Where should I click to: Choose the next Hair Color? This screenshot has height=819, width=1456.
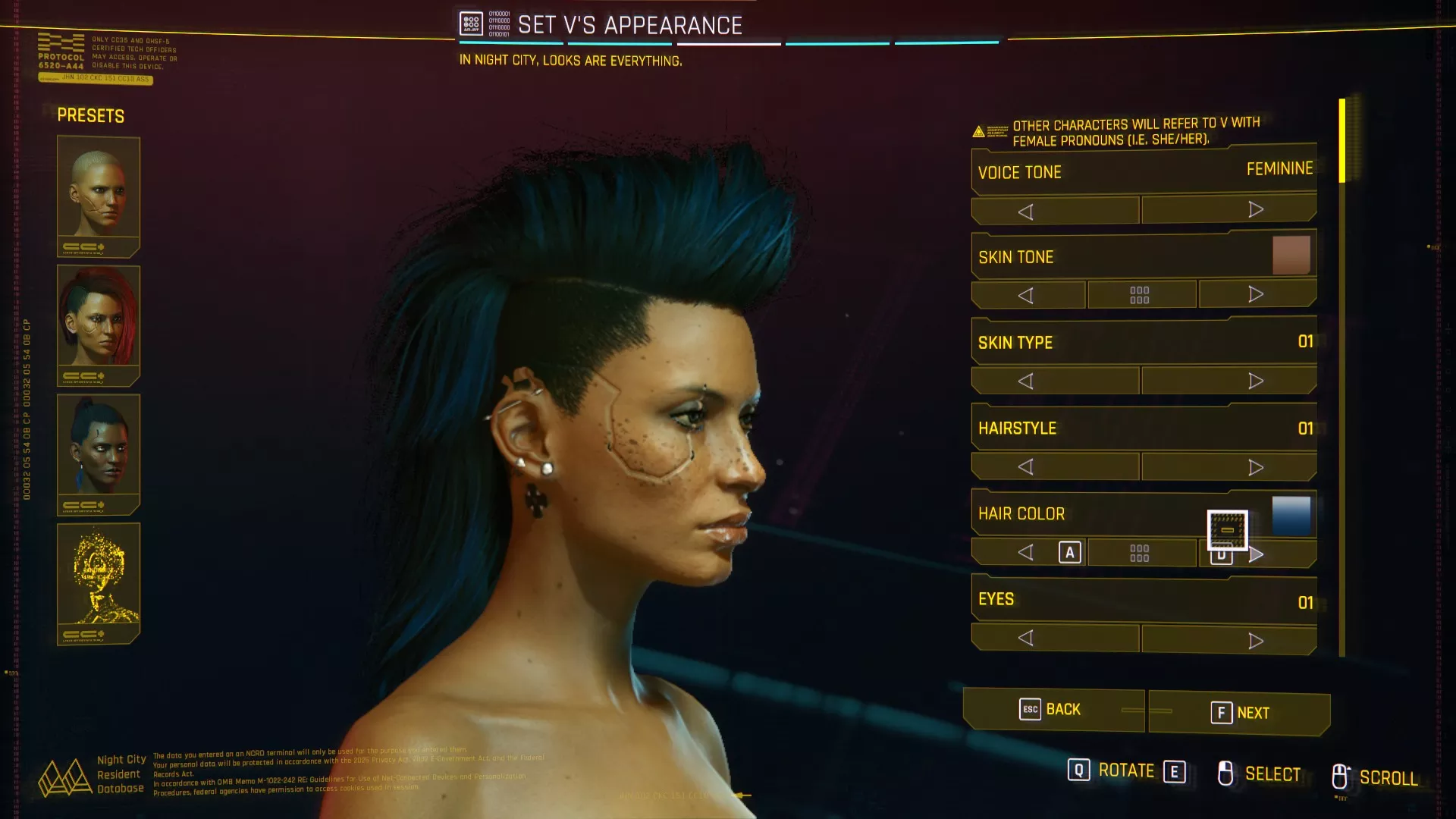tap(1257, 554)
